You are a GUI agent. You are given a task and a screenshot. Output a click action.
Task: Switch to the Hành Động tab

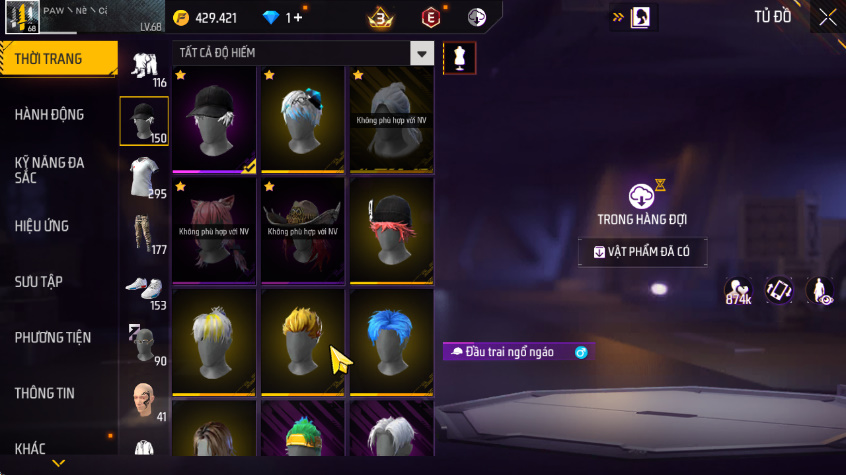tap(50, 115)
